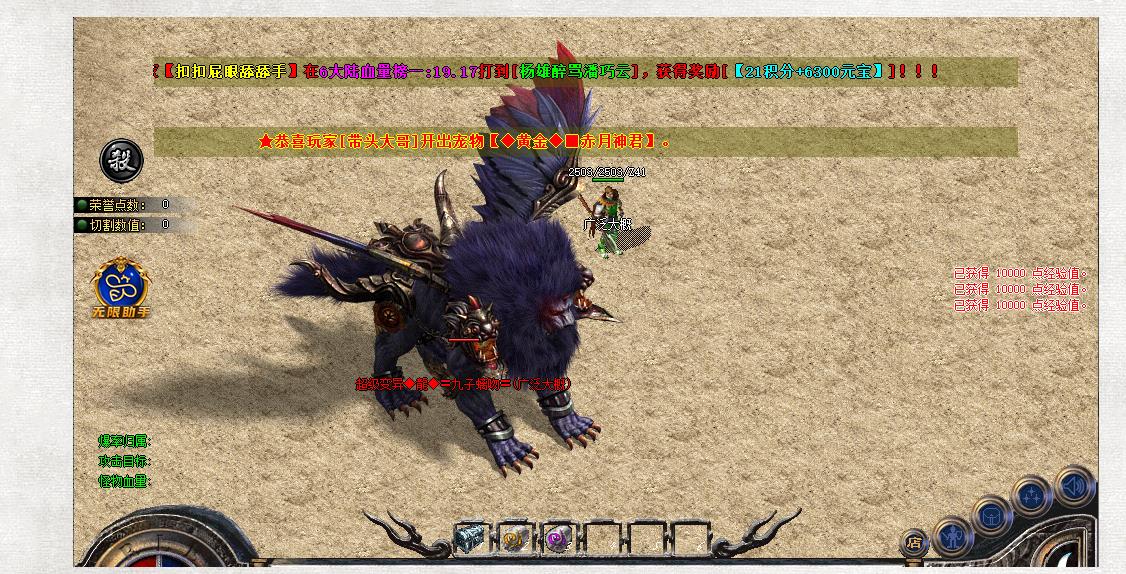The width and height of the screenshot is (1126, 574).
Task: Open the 无限助手 assistant
Action: [x=121, y=287]
